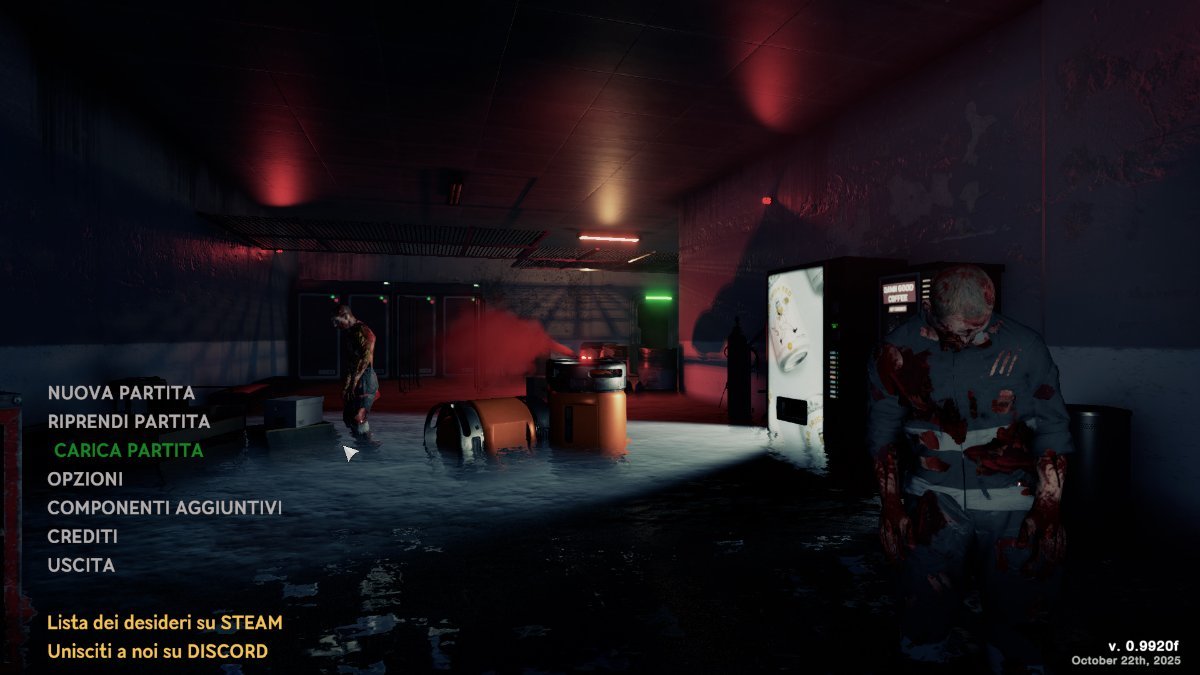Quit the game via Uscita
This screenshot has height=675, width=1200.
[81, 565]
